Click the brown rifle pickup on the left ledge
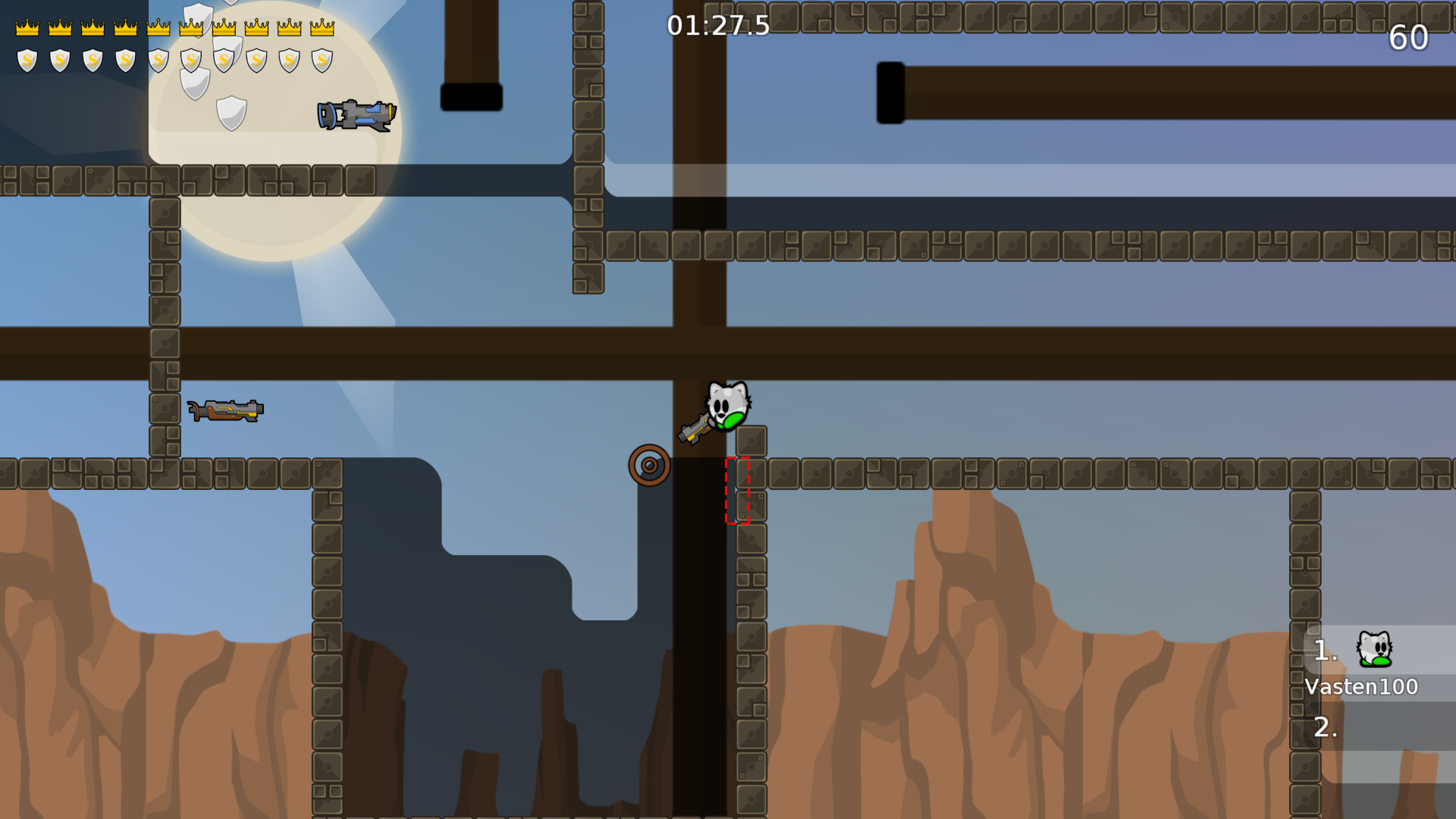Image resolution: width=1456 pixels, height=819 pixels. (x=225, y=409)
